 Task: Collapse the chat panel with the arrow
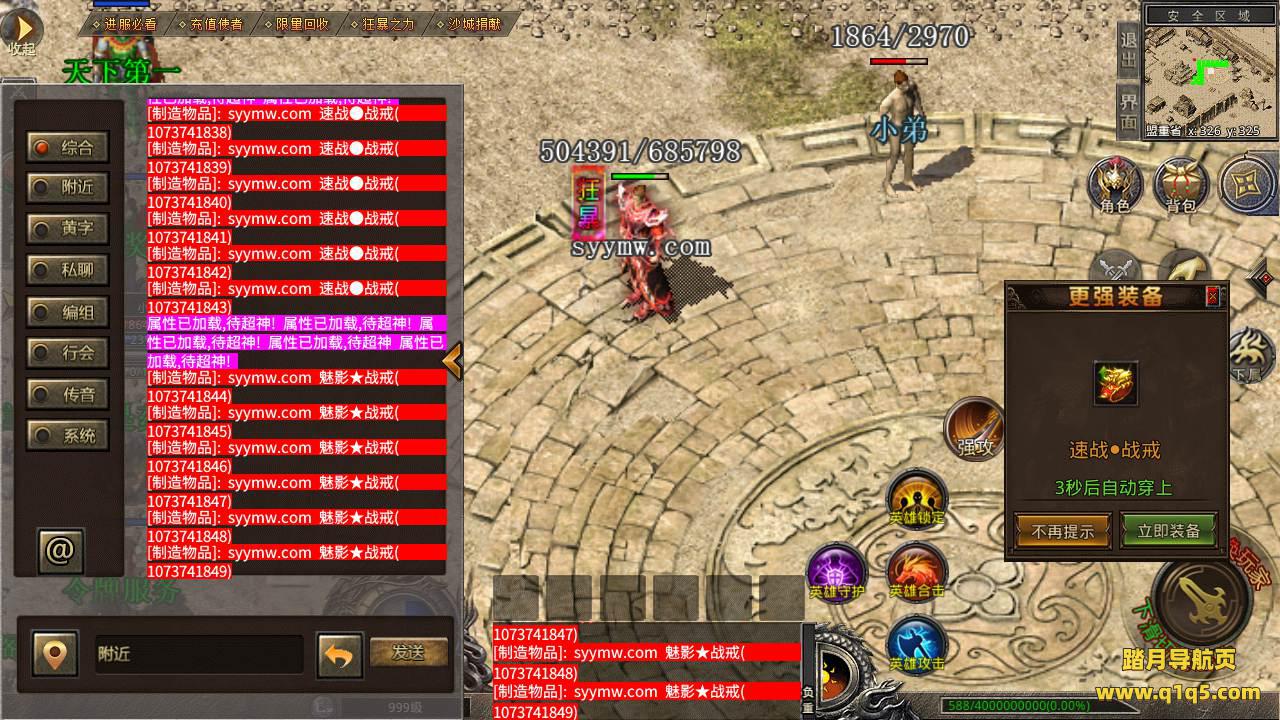coord(452,361)
